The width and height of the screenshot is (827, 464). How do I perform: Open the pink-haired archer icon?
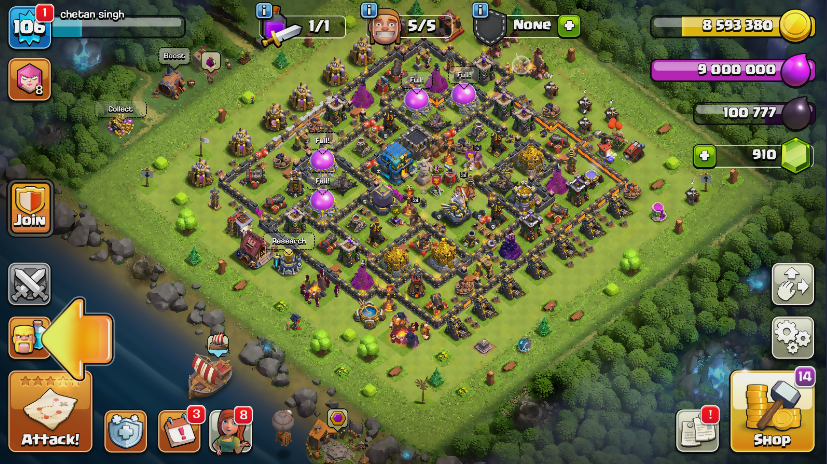pyautogui.click(x=29, y=79)
